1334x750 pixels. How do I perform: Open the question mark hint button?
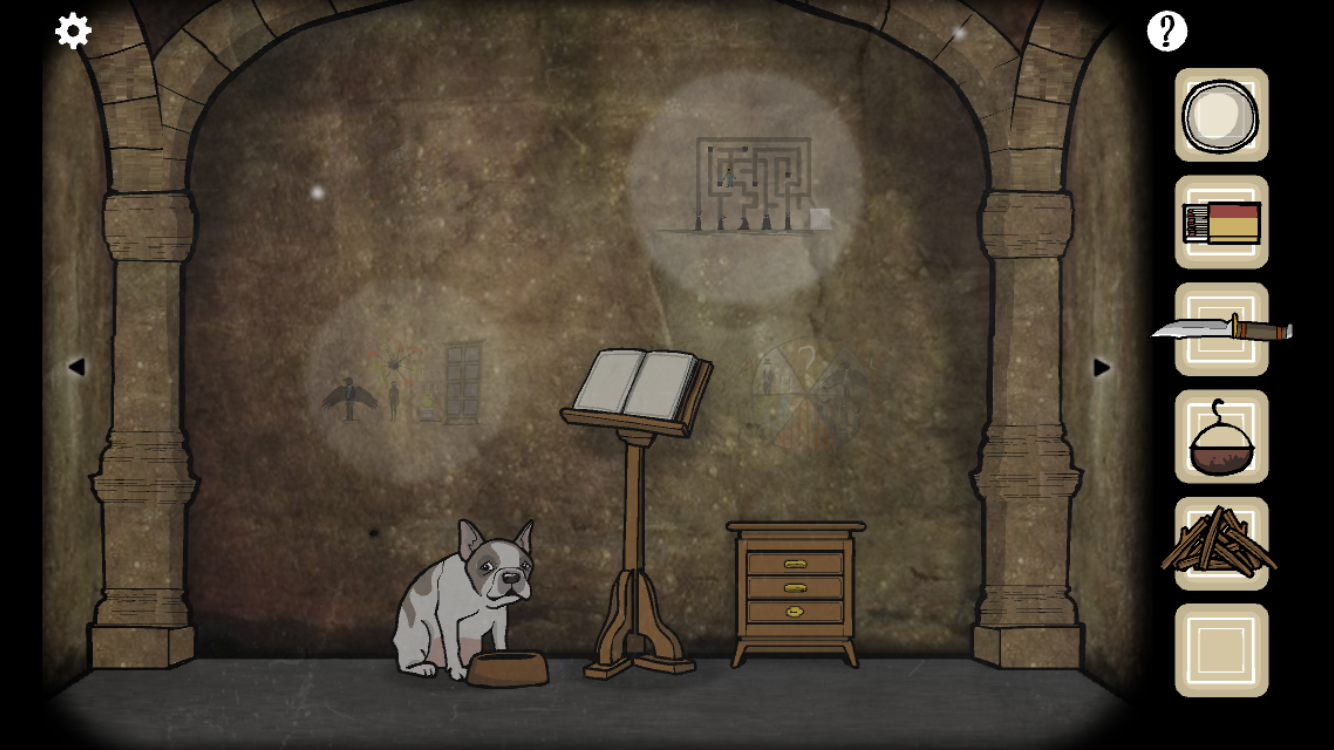pos(1166,32)
